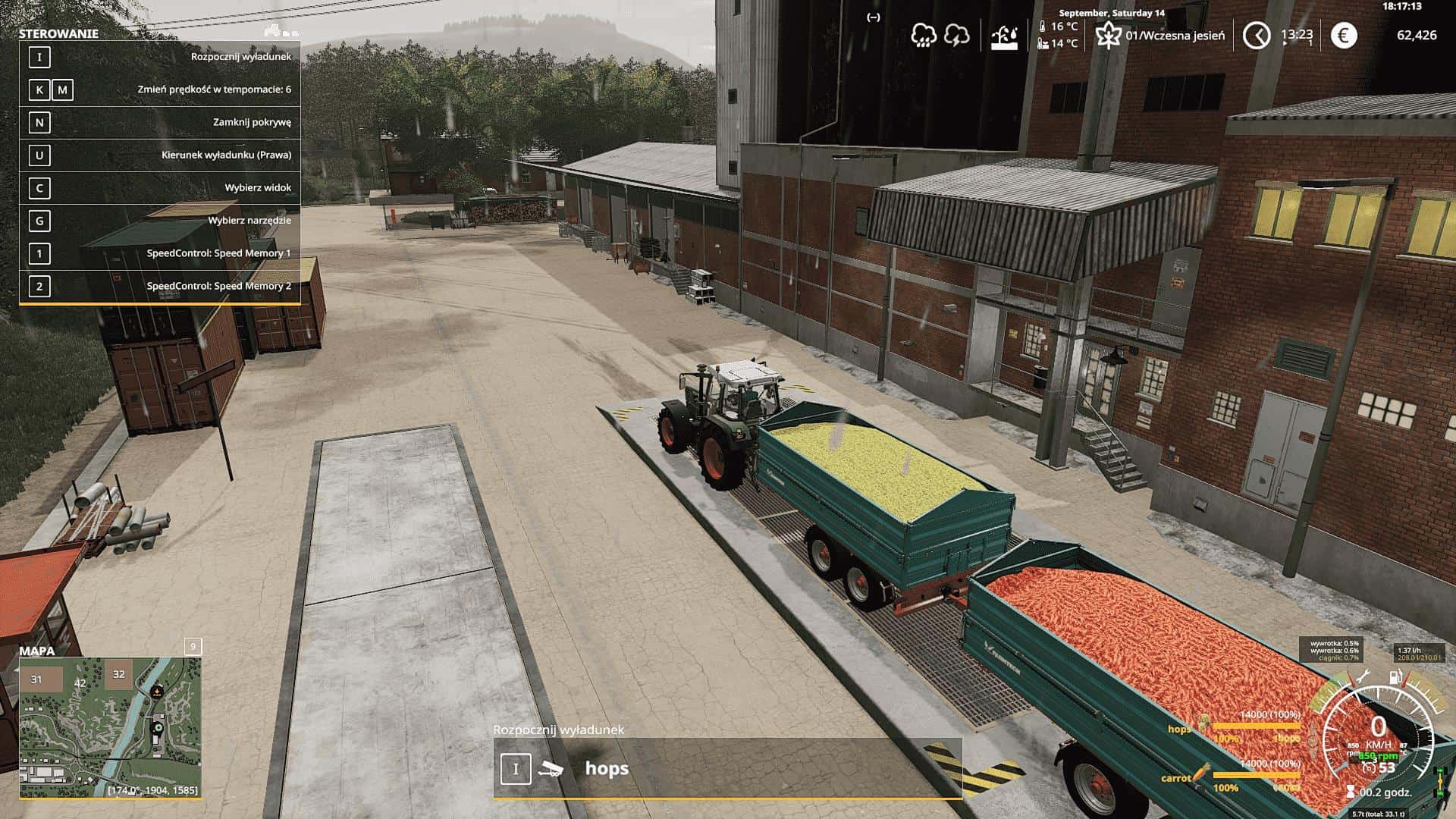Click the euro money icon

click(1344, 35)
